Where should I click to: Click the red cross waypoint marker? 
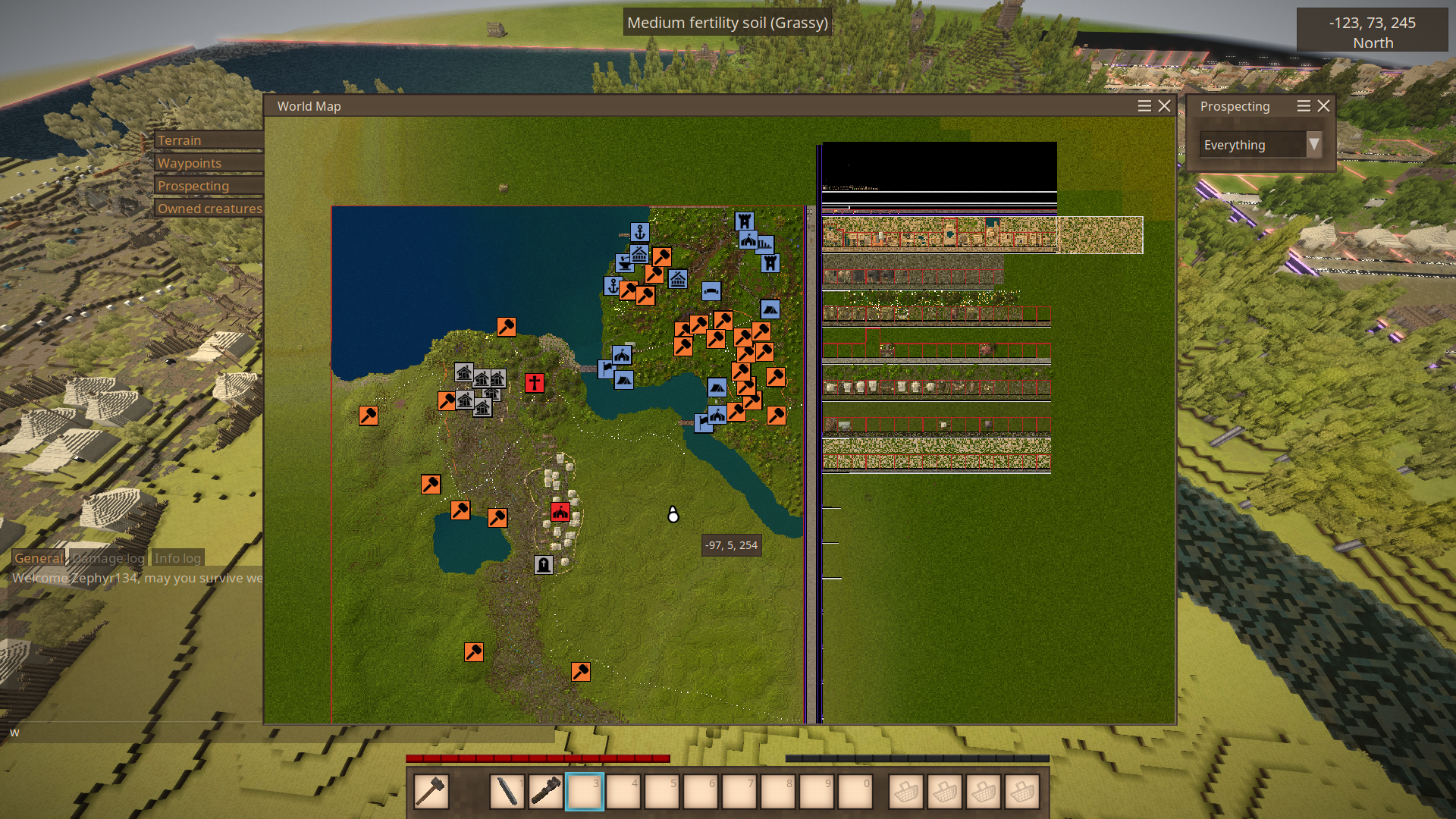(x=535, y=383)
